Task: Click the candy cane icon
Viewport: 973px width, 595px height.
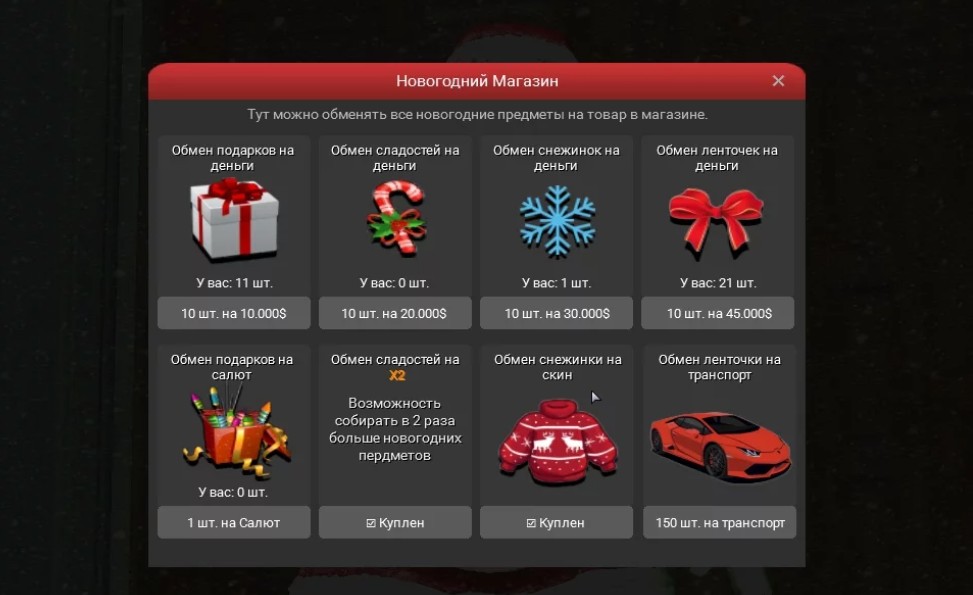Action: (x=395, y=218)
